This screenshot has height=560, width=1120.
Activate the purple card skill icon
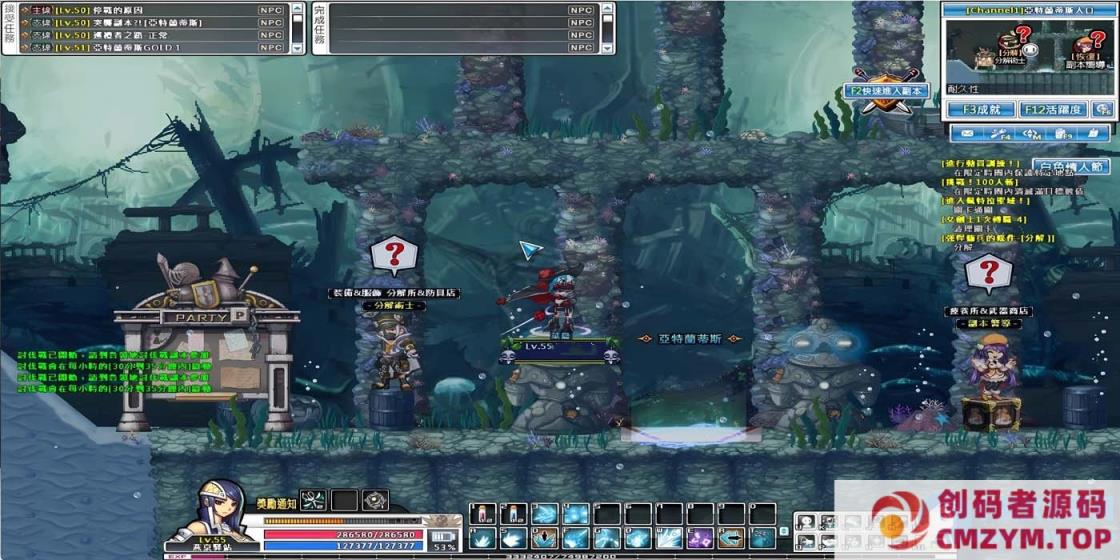click(x=699, y=538)
